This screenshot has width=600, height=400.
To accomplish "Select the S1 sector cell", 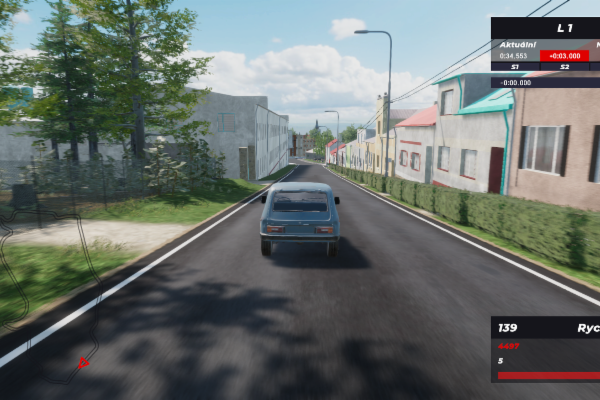I will (x=515, y=67).
